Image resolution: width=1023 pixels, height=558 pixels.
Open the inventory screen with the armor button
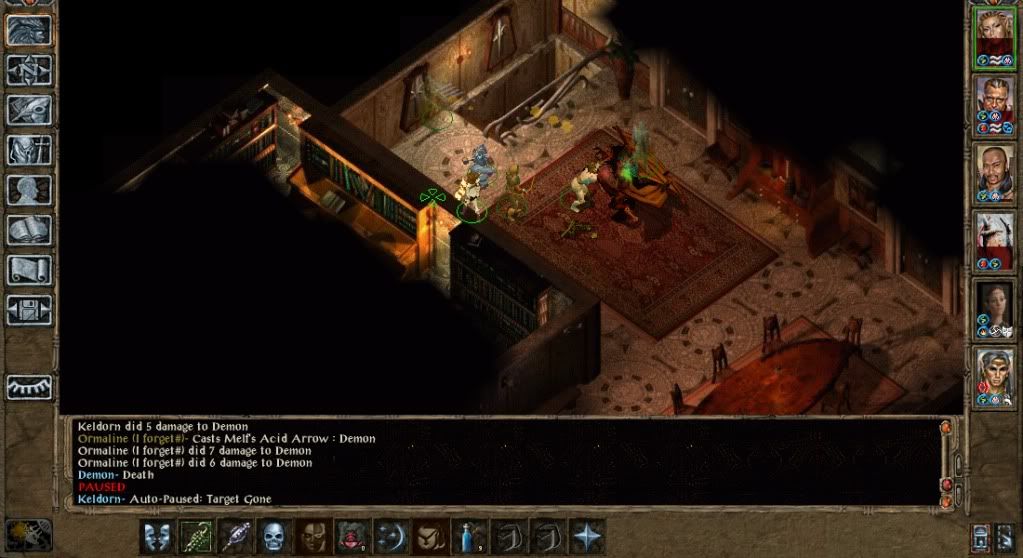[29, 149]
